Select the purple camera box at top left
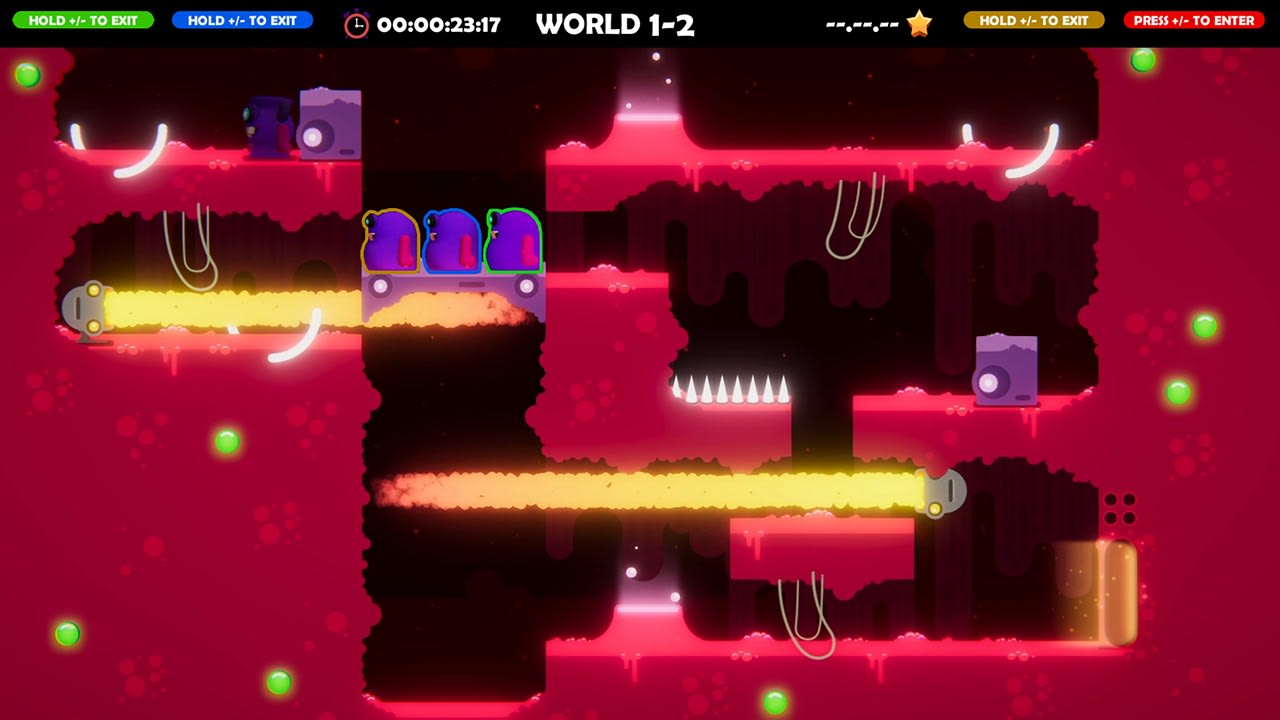 click(x=328, y=125)
